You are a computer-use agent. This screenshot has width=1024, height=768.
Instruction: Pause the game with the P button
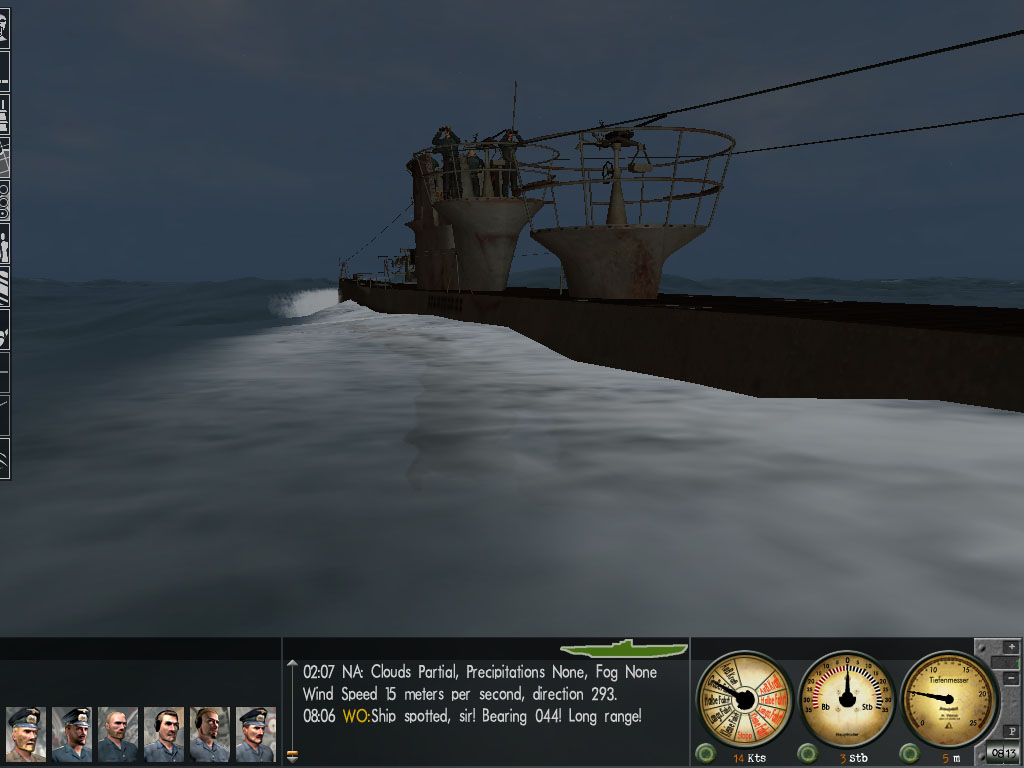1011,731
